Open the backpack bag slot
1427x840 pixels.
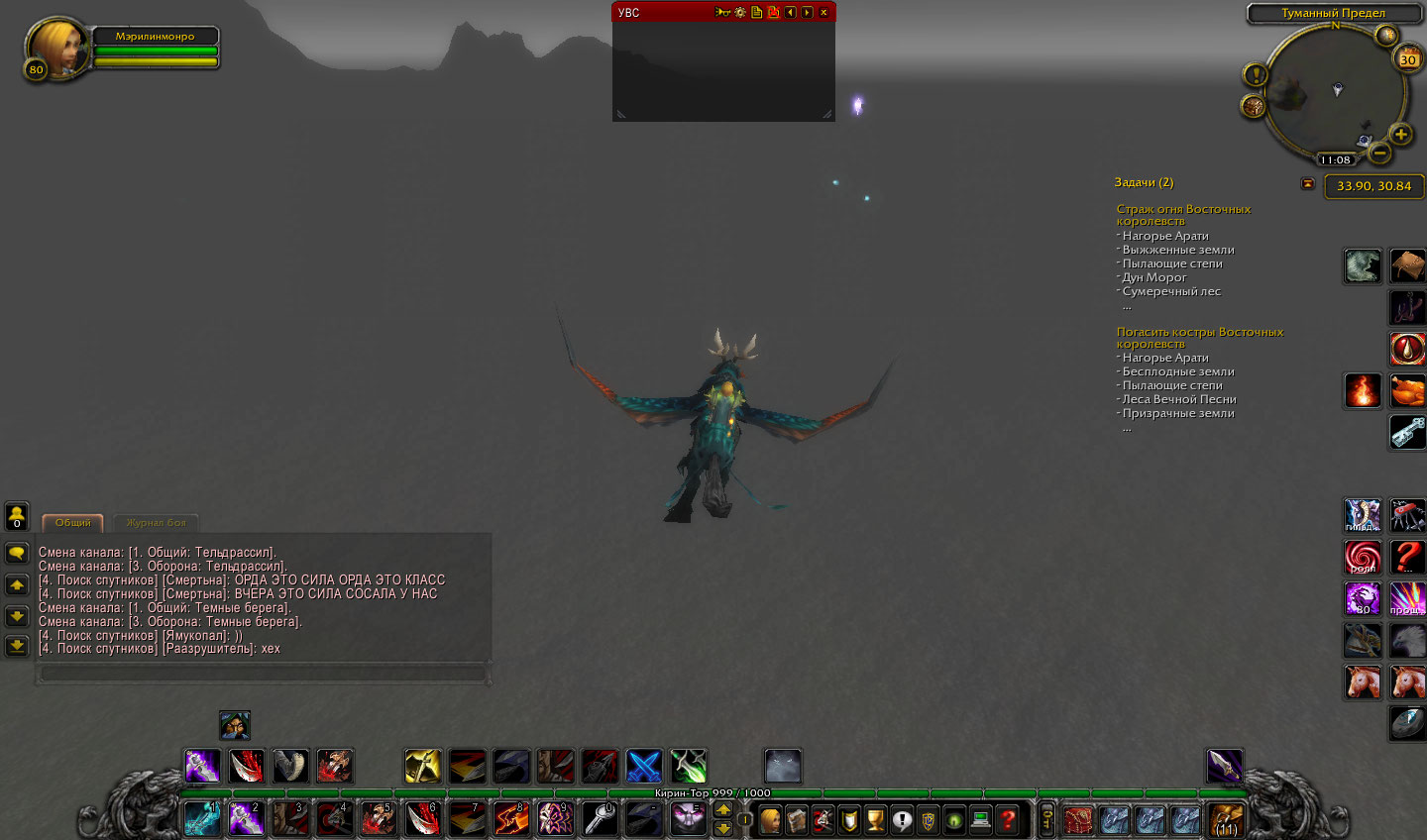coord(1226,820)
